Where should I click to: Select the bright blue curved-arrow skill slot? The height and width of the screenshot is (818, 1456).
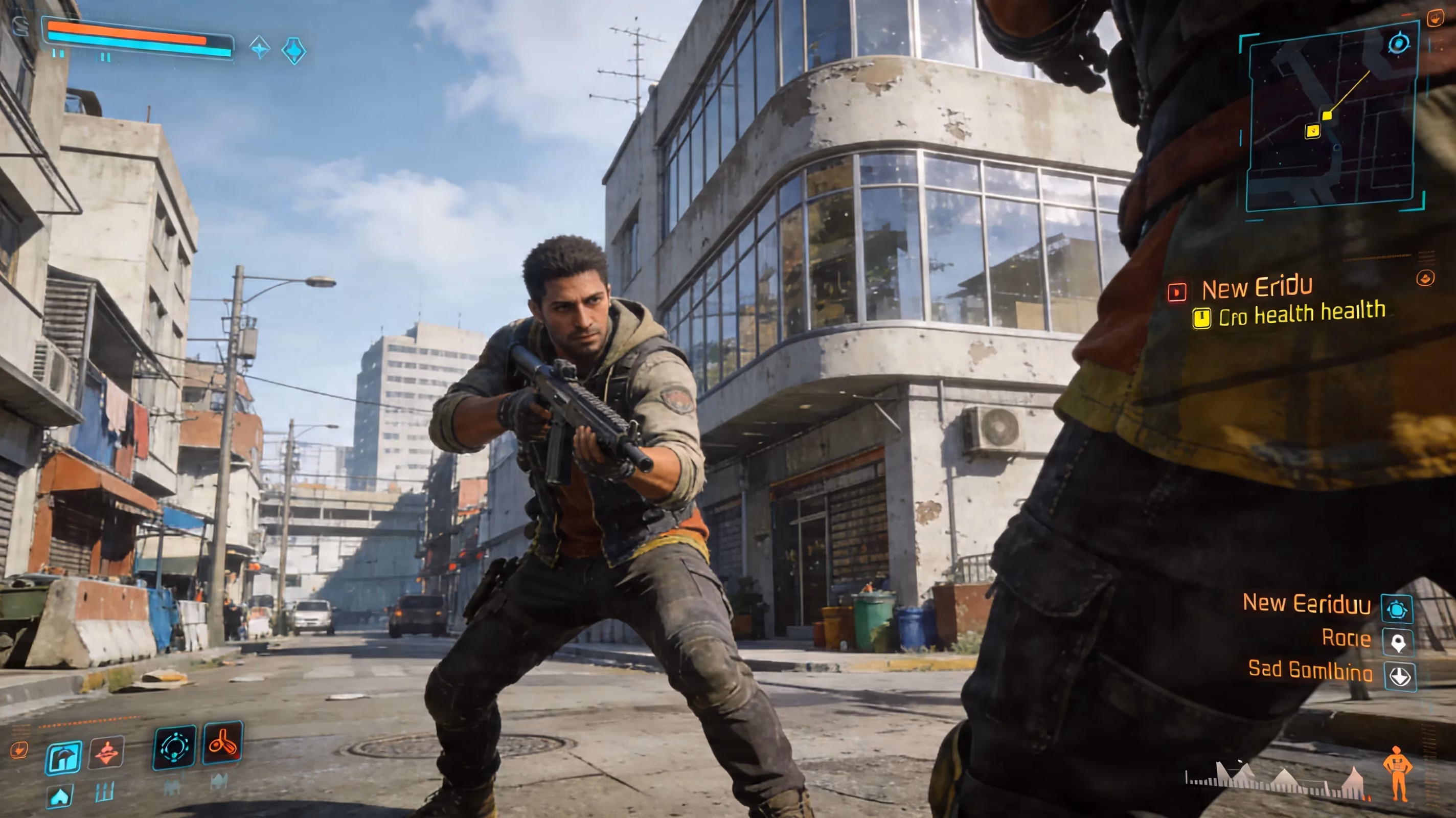pos(63,758)
